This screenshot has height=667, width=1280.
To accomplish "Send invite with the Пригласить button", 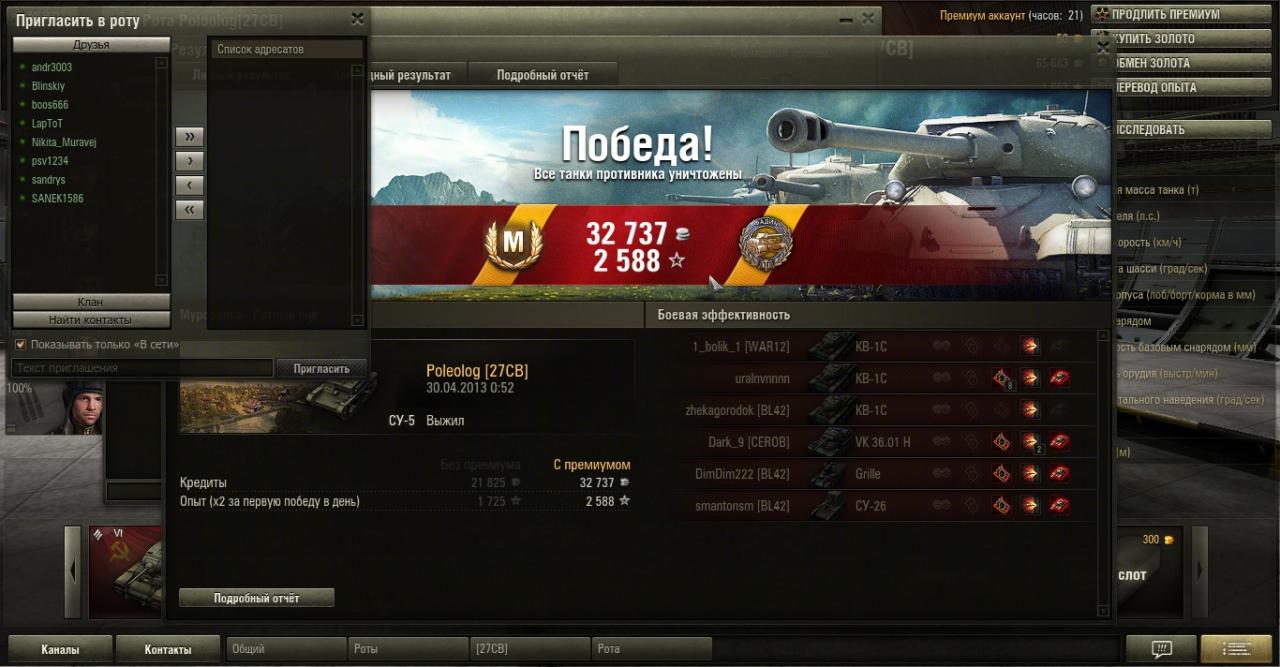I will [321, 368].
